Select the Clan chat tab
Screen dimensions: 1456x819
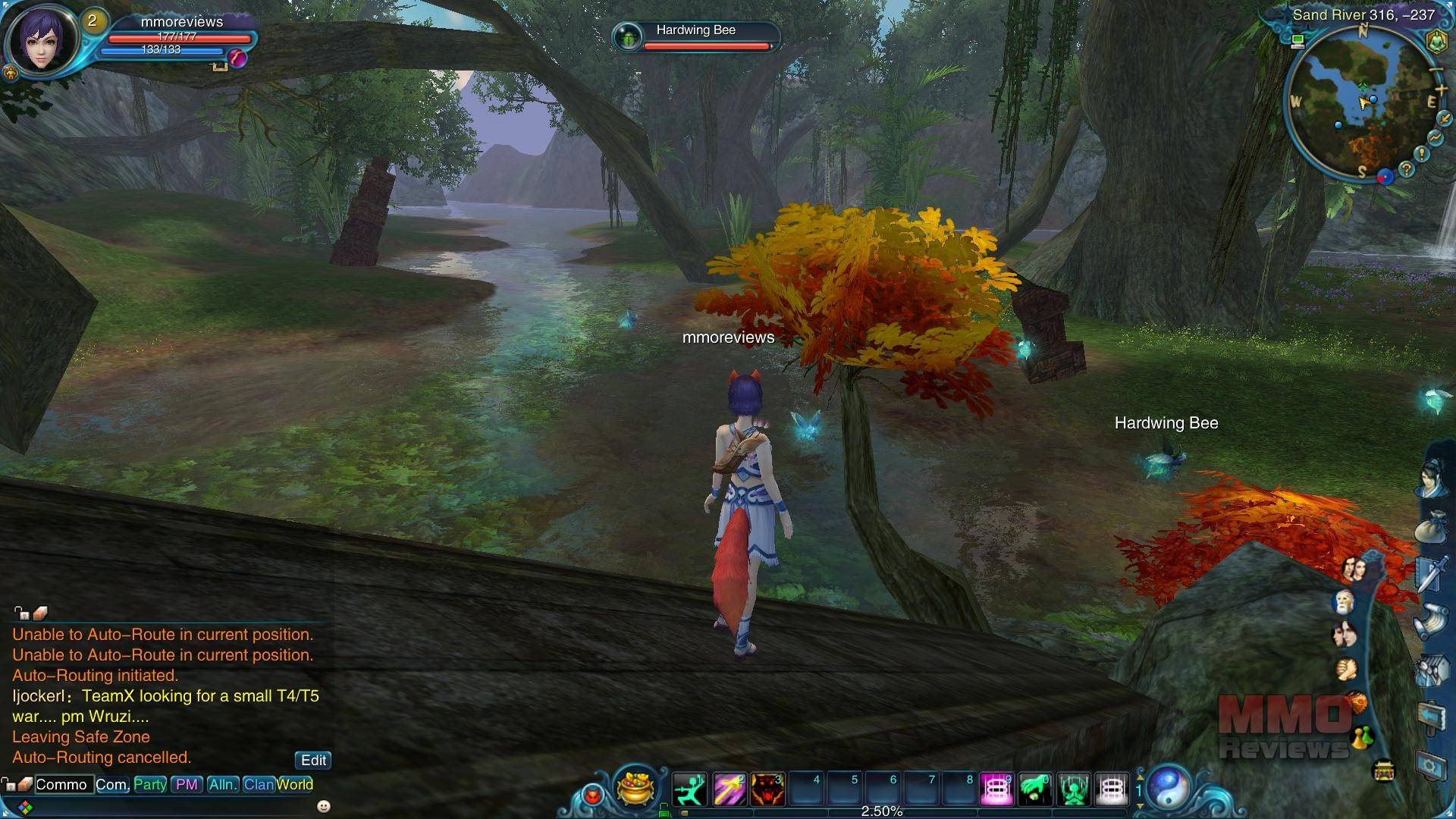pyautogui.click(x=259, y=784)
